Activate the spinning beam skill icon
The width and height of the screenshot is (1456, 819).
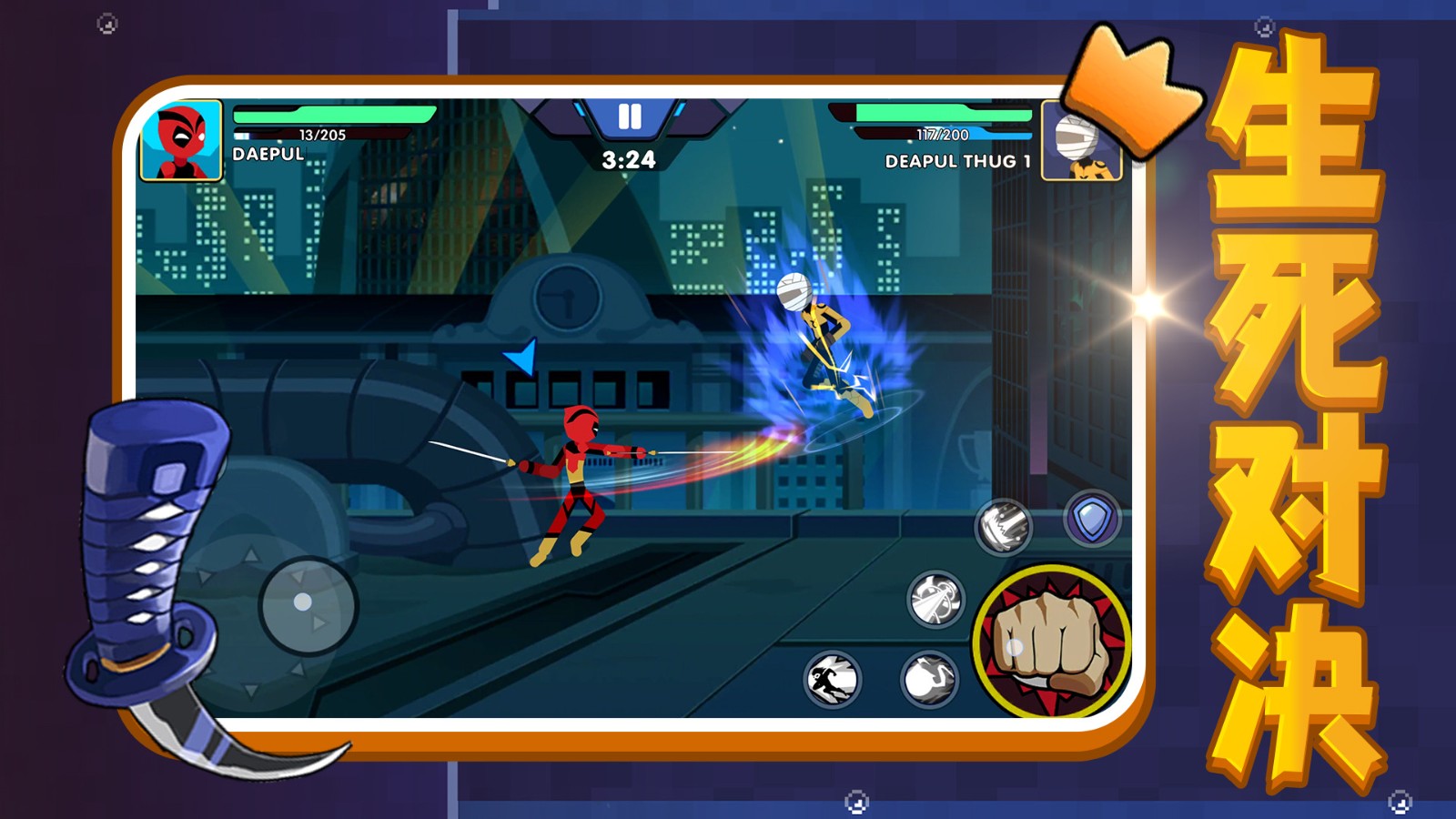click(x=935, y=600)
